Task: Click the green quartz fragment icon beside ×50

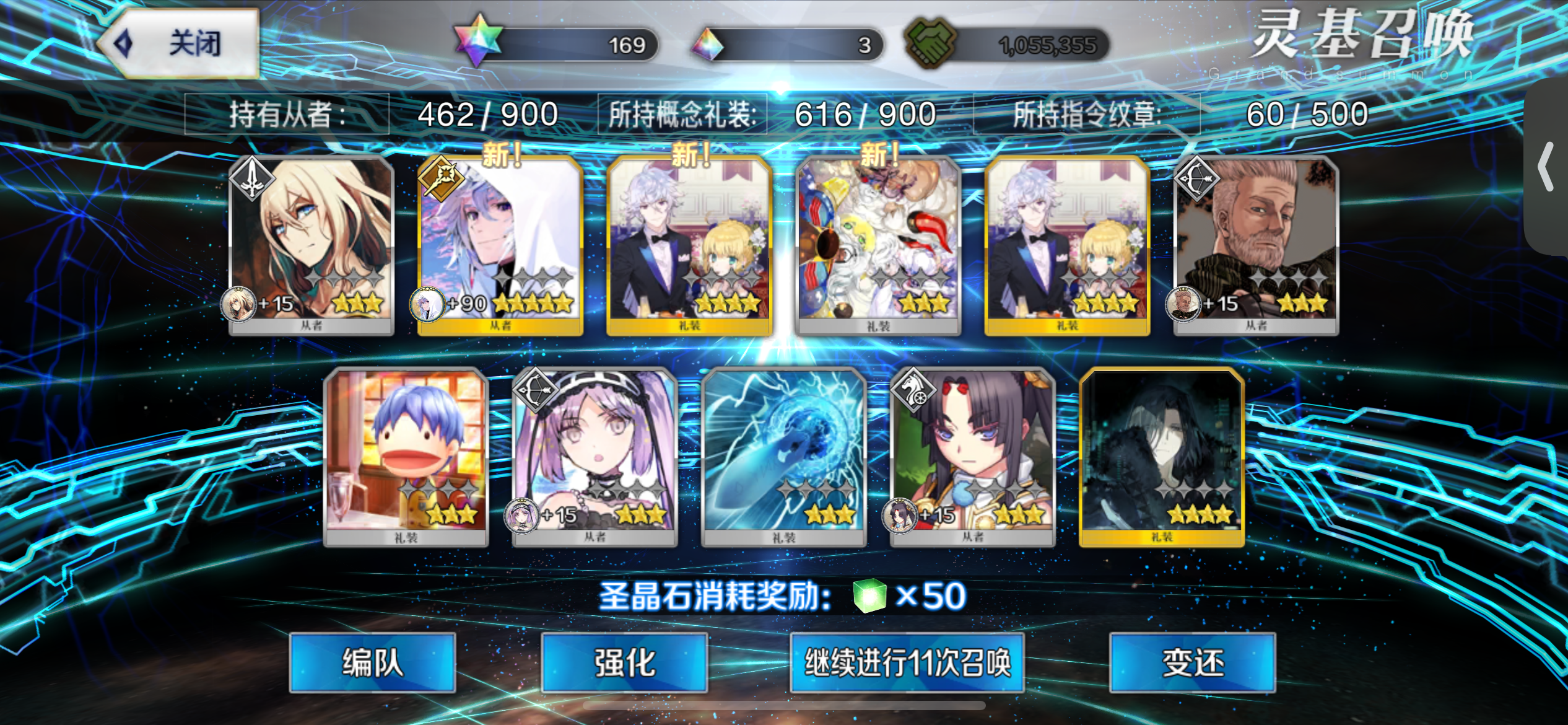Action: [869, 597]
